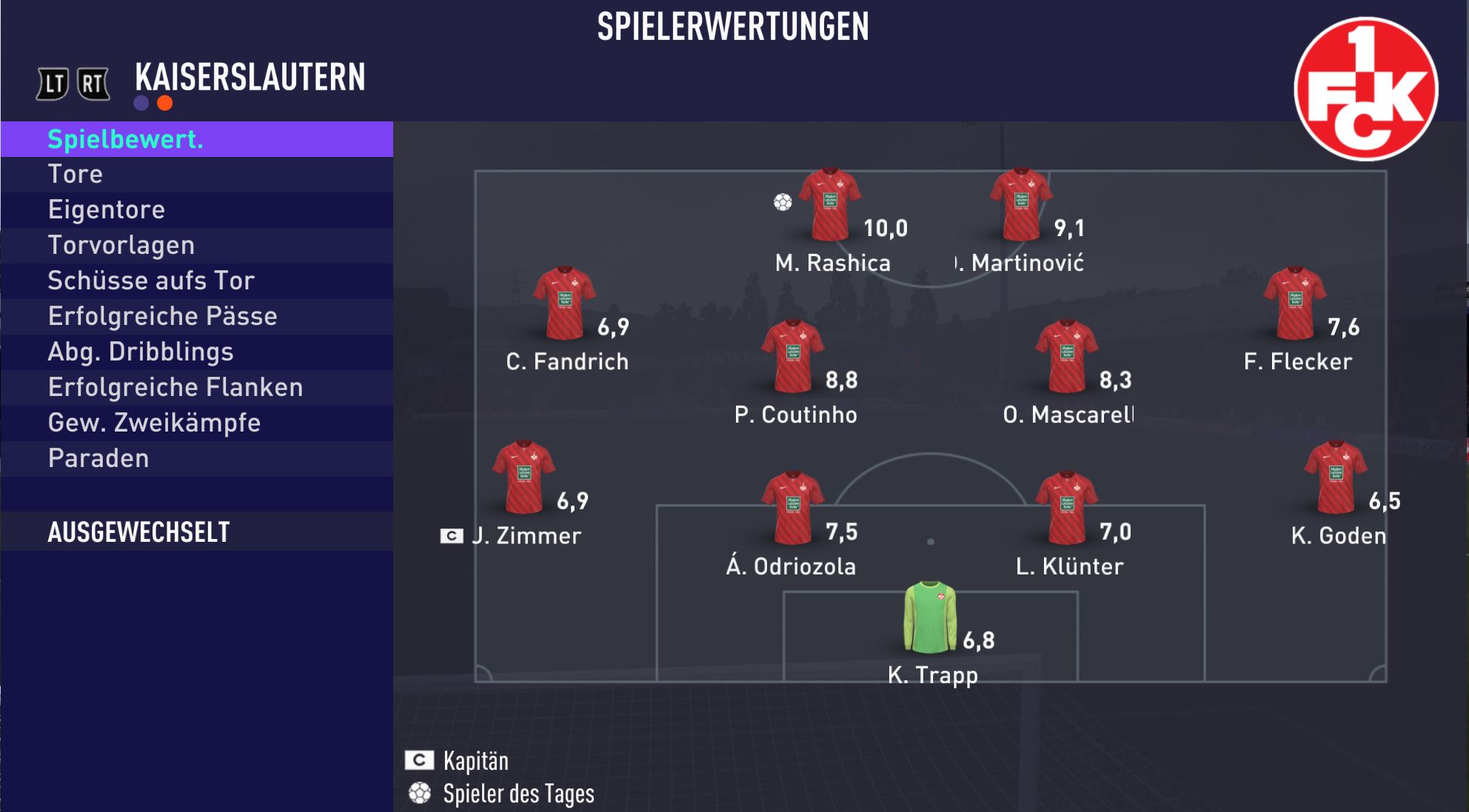Select F. Flecker on the wing

click(x=1294, y=303)
